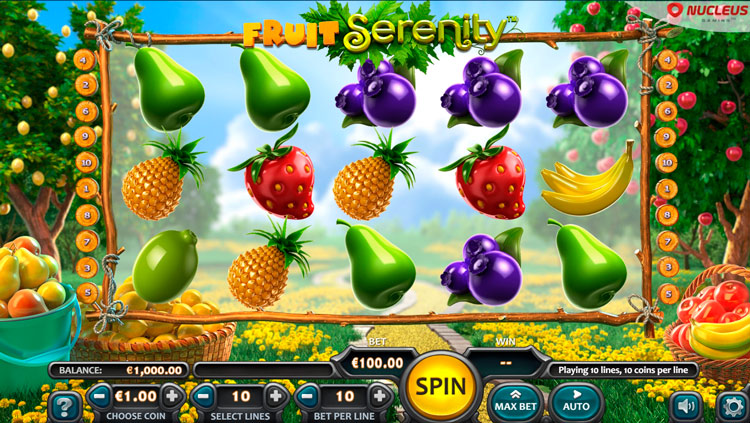This screenshot has width=750, height=423.
Task: Reduce the number of selected lines
Action: (x=203, y=395)
